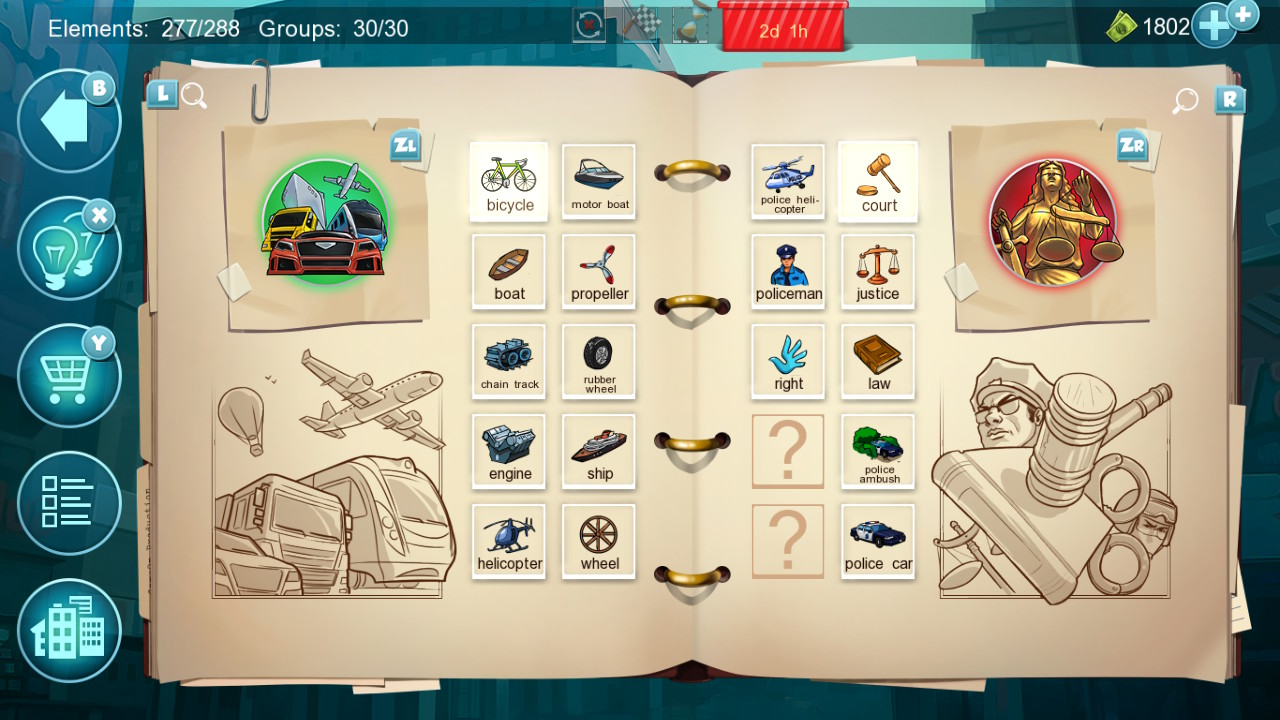Select the police car element card
Screen dimensions: 1280x720
coord(877,541)
